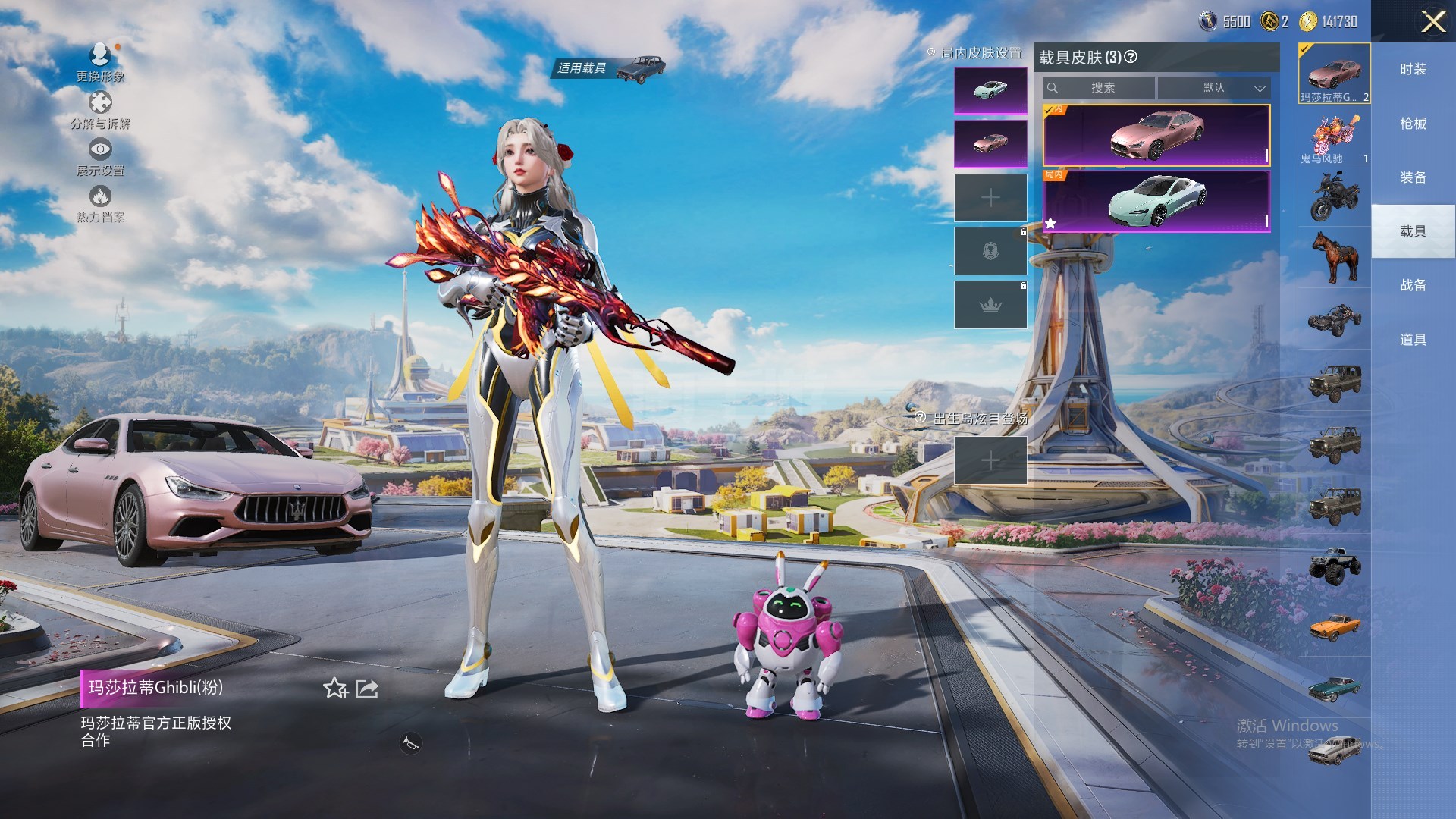Share the Maserati Ghibli skin

click(367, 689)
